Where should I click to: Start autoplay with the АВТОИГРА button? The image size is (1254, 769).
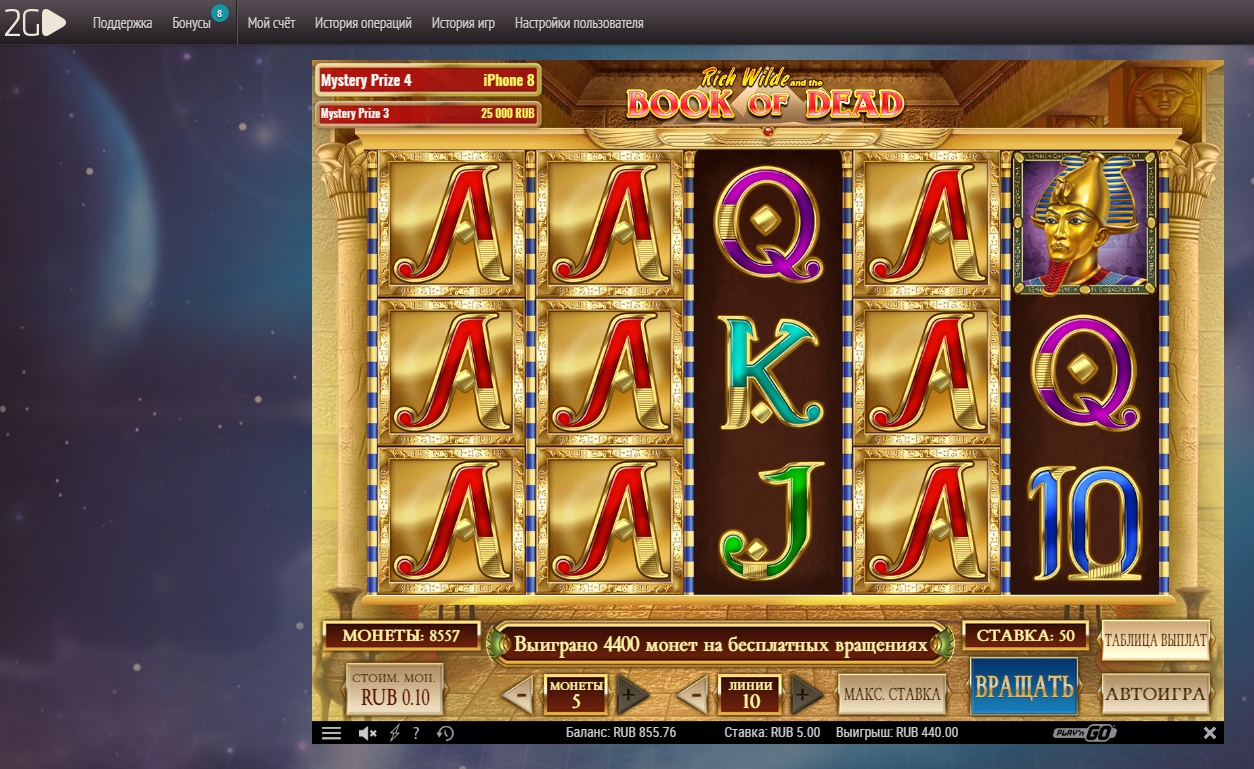(x=1156, y=691)
